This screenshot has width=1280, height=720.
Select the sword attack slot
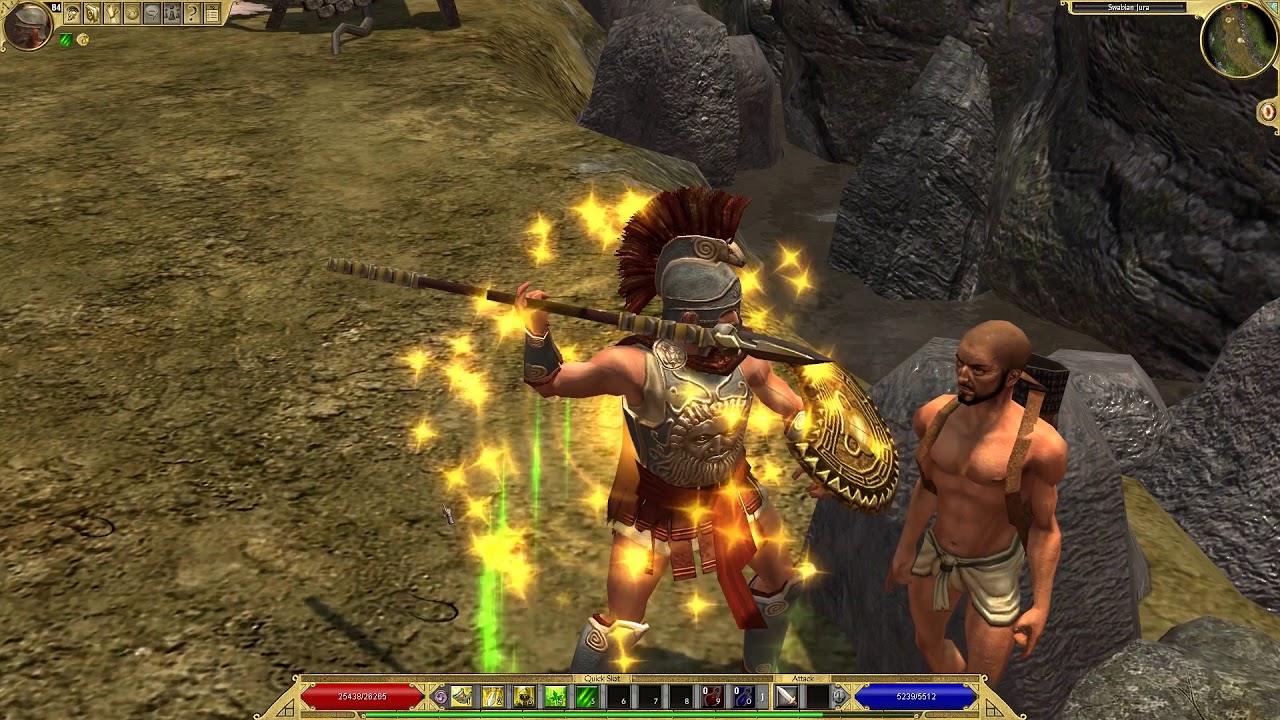tap(787, 696)
